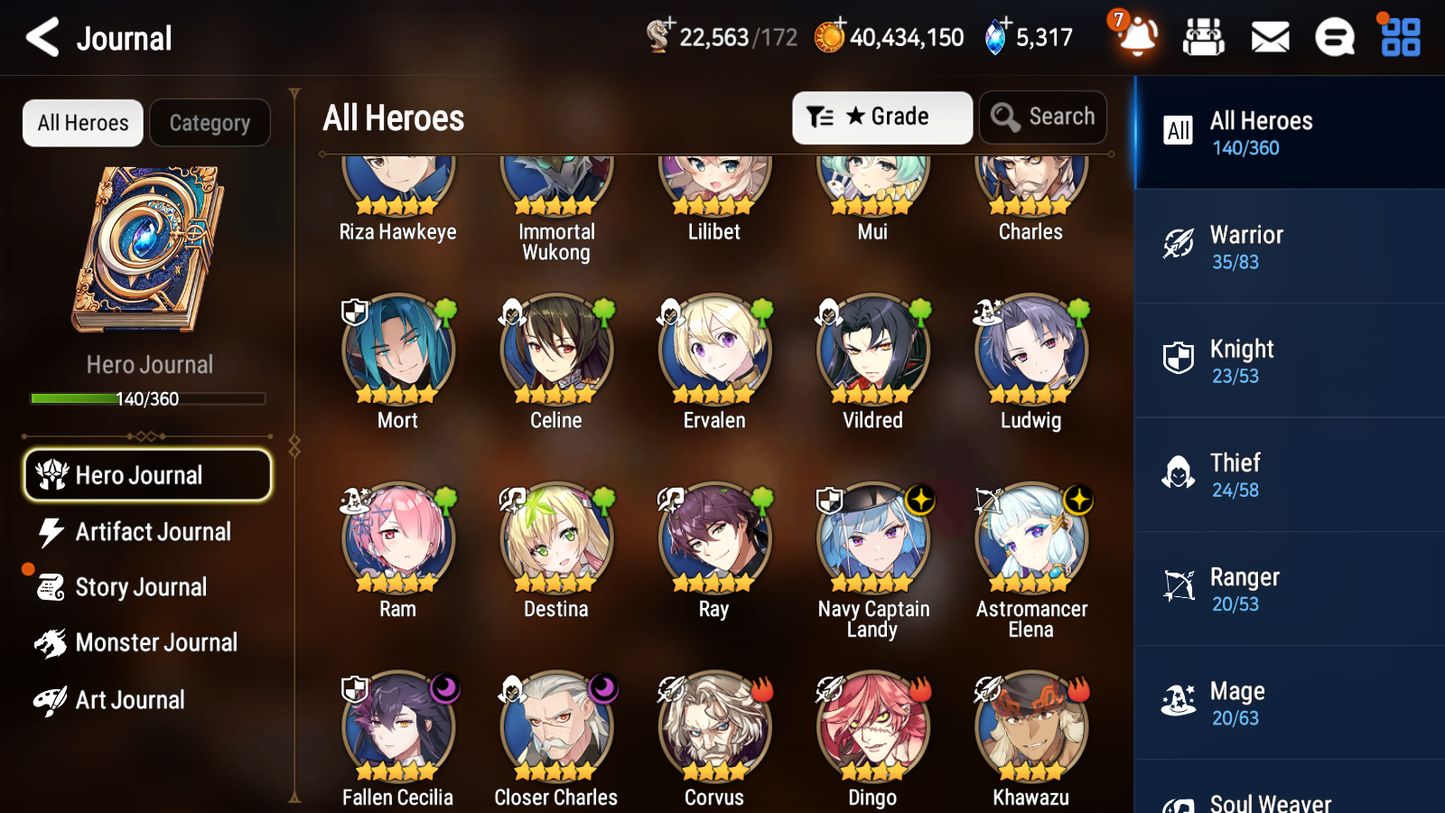Open the Search panel for heroes
Screen dimensions: 1445x813
pyautogui.click(x=1043, y=117)
